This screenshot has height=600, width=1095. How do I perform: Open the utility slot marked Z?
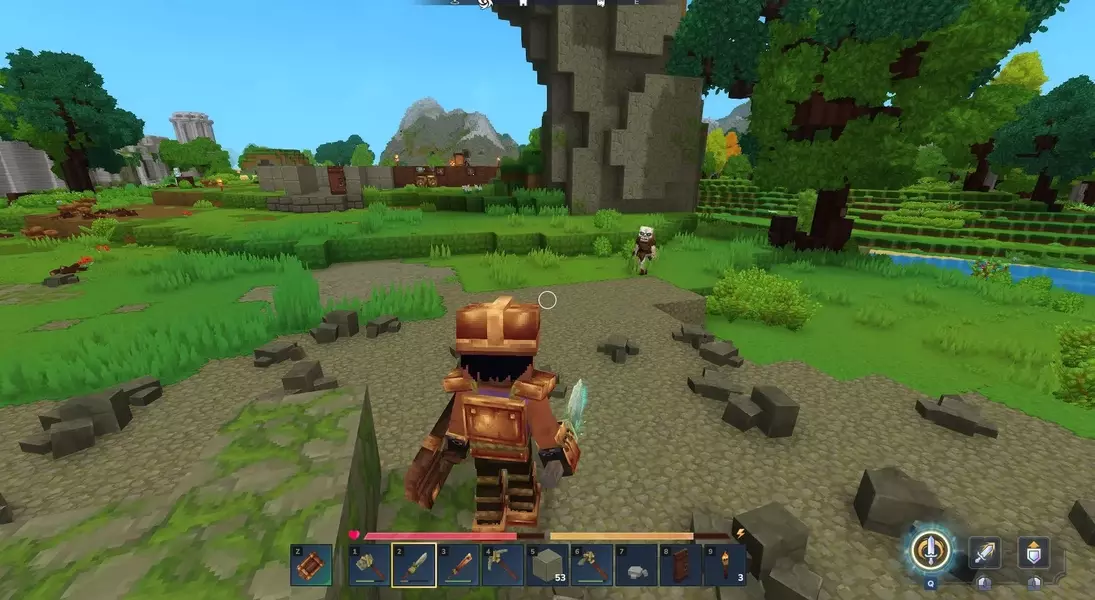tap(309, 565)
